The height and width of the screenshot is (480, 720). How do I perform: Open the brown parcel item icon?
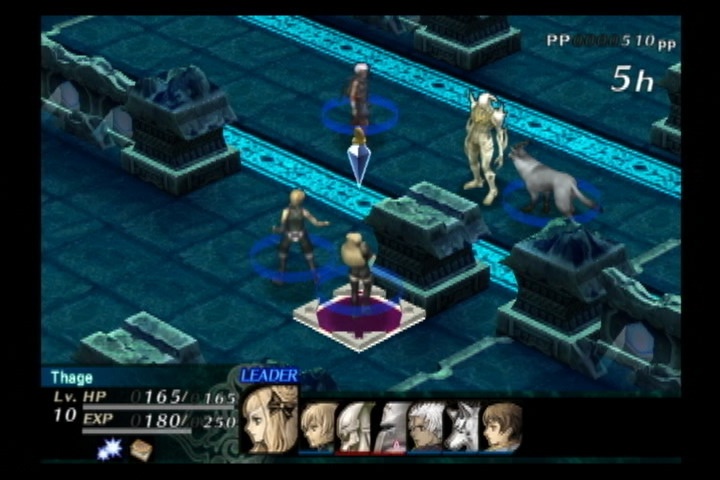click(x=141, y=450)
